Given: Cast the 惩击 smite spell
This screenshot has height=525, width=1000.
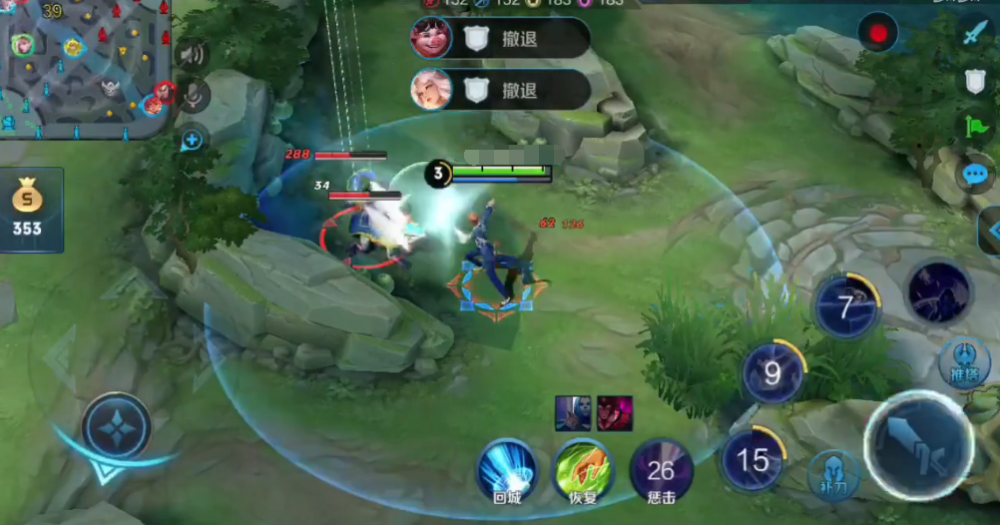Looking at the screenshot, I should click(x=661, y=470).
